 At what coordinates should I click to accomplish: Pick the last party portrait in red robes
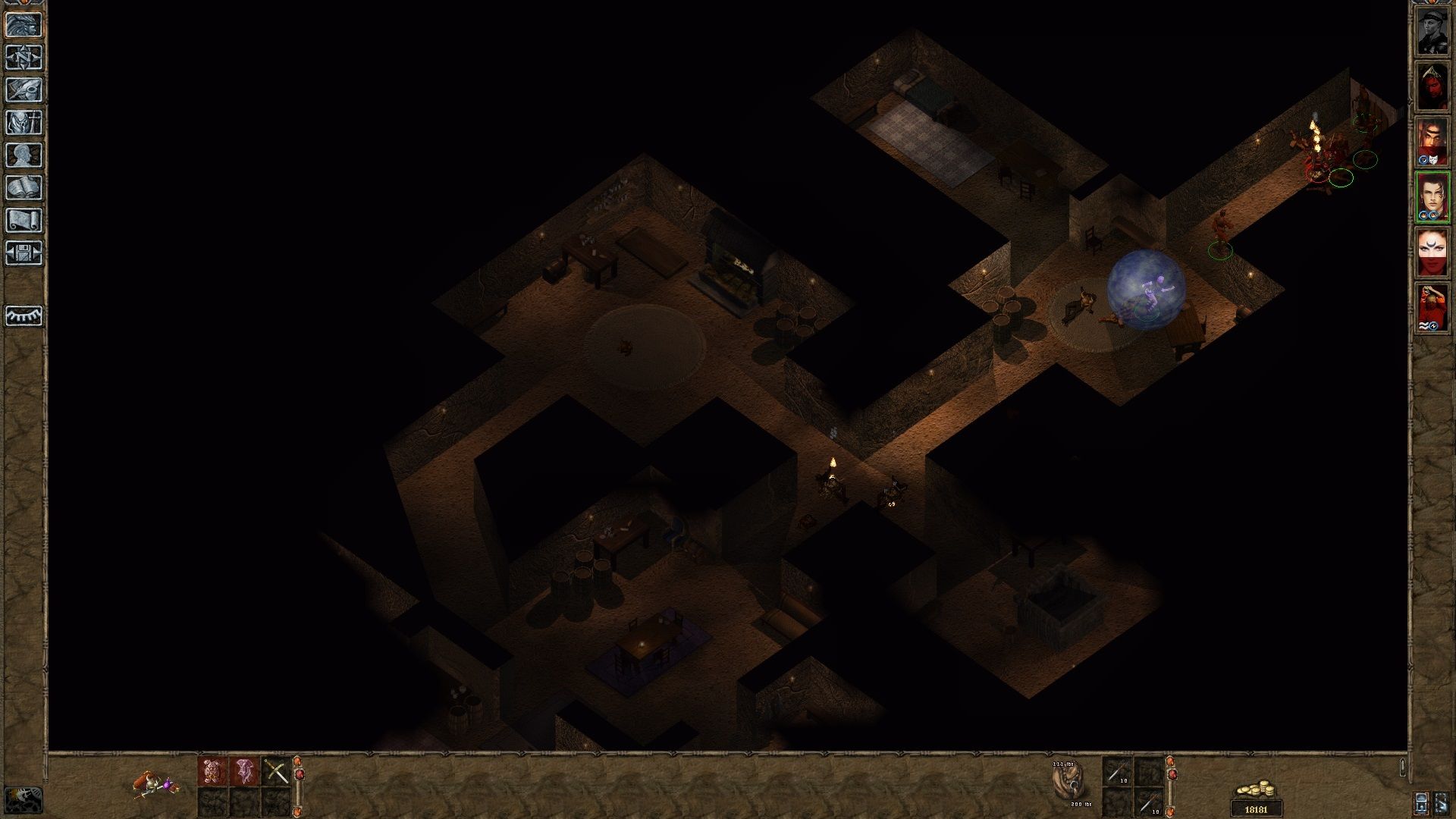pos(1432,308)
